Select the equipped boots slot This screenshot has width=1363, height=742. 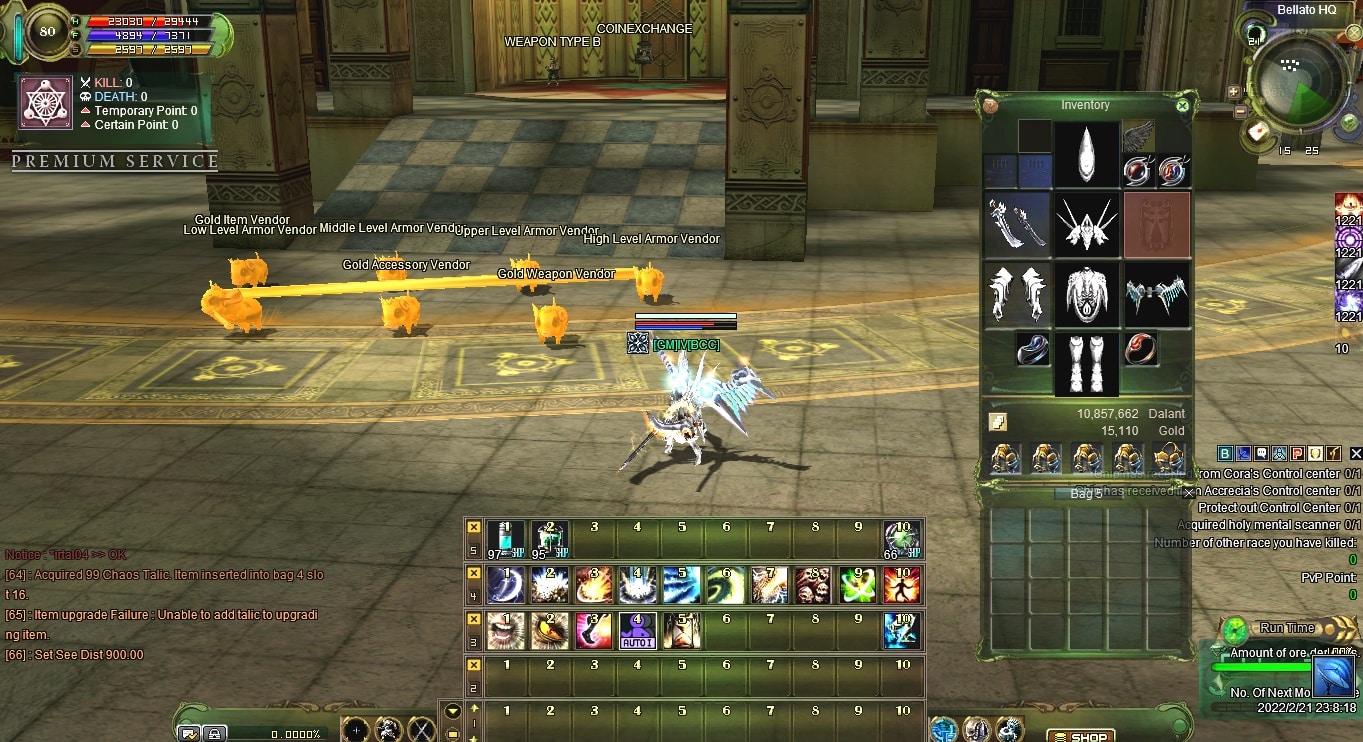coord(1087,363)
